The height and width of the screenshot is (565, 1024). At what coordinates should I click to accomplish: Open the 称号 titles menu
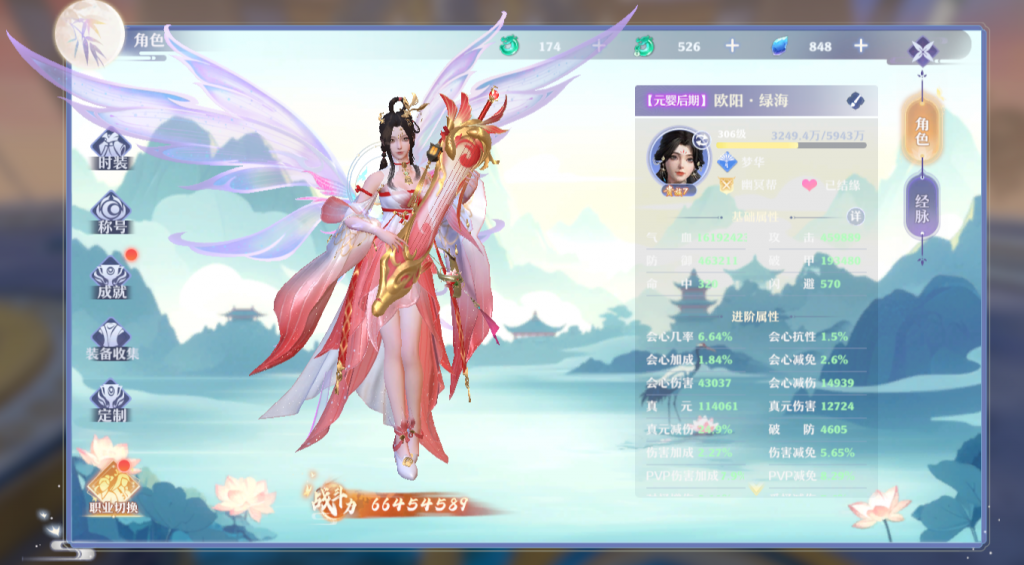click(111, 210)
